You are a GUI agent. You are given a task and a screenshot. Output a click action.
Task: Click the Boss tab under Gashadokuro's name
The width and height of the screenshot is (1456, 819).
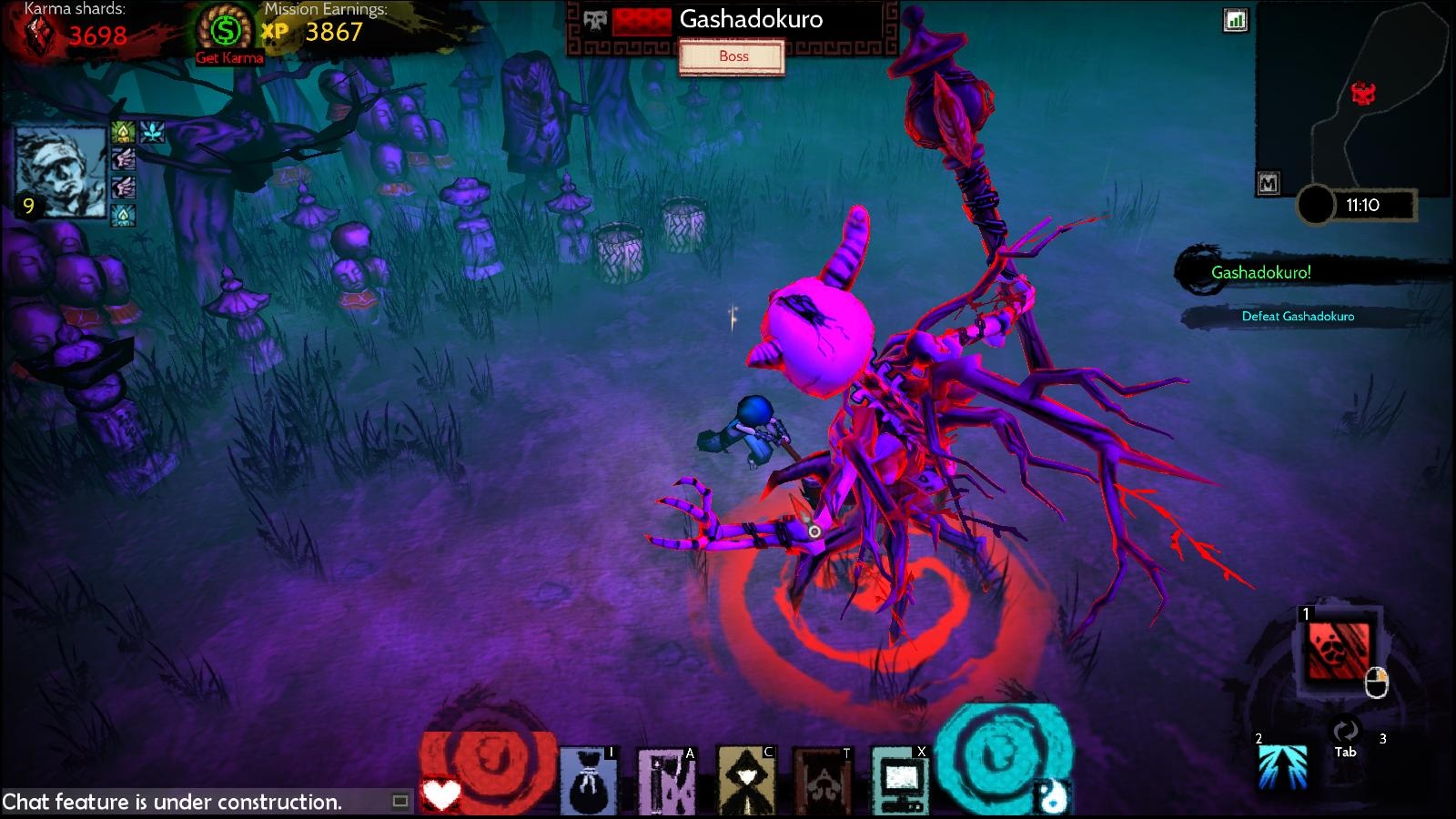(x=733, y=56)
